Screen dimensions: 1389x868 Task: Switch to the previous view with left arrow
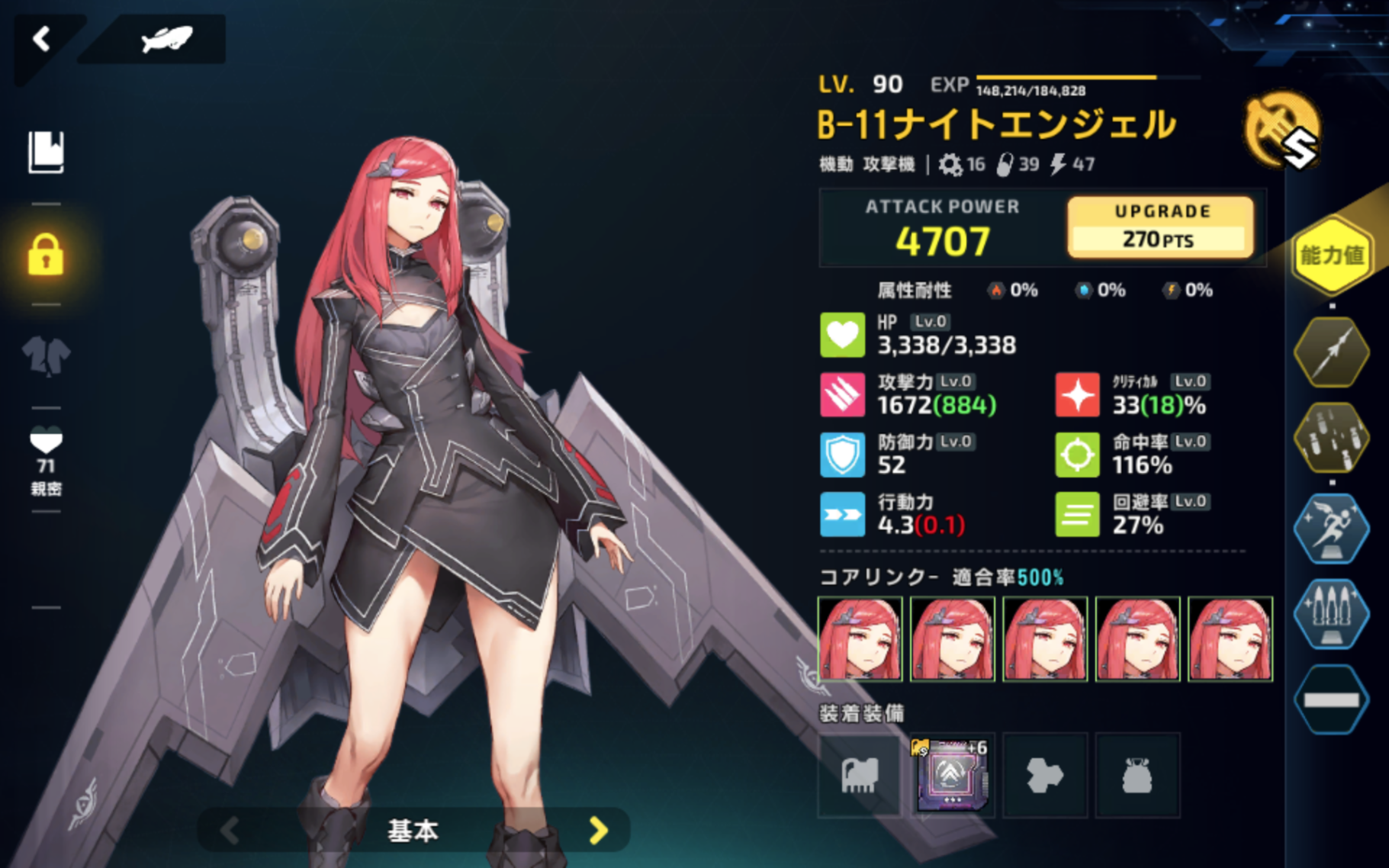point(230,830)
